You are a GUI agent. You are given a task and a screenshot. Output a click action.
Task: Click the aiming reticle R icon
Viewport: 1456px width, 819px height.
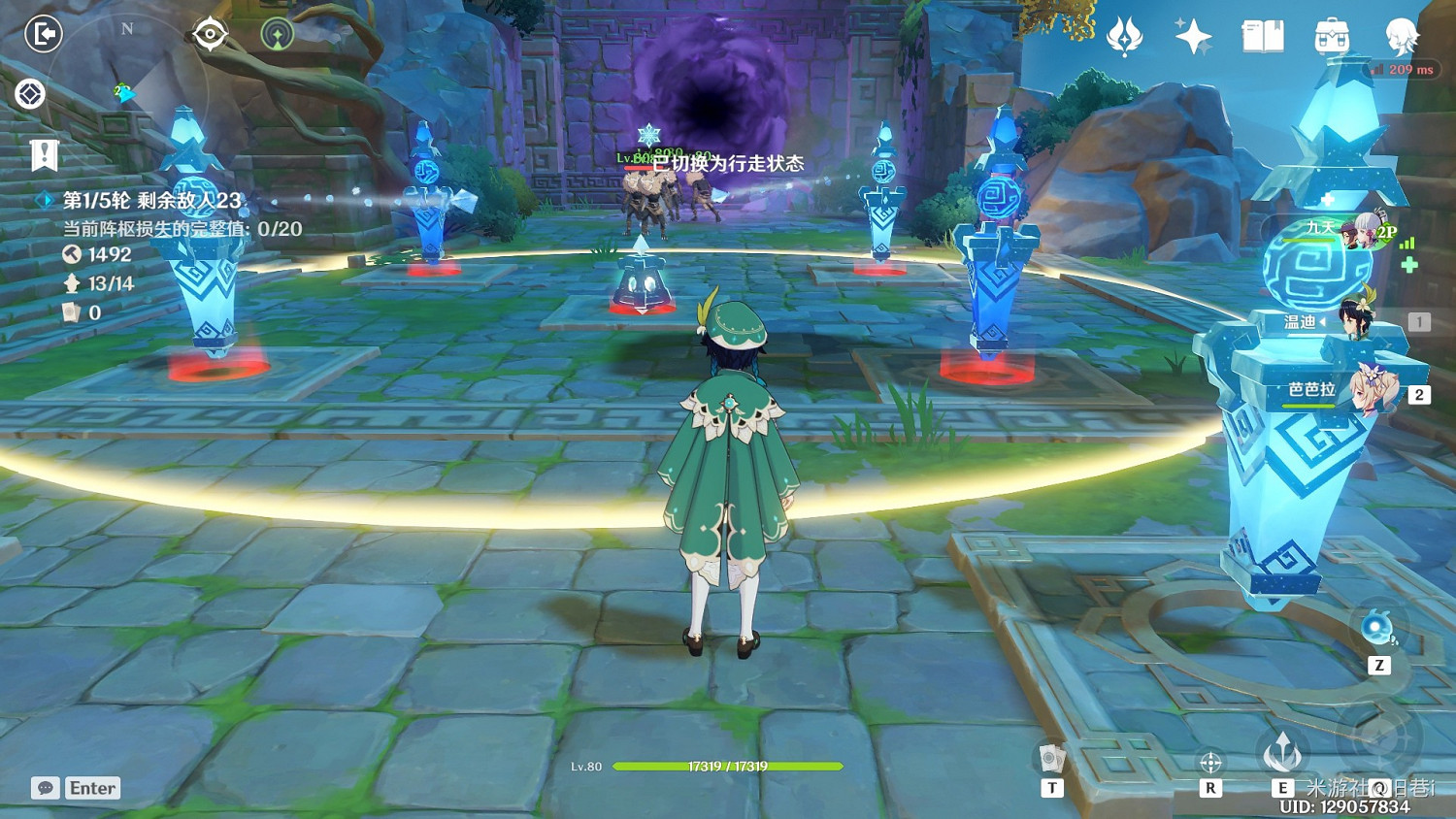[1210, 762]
